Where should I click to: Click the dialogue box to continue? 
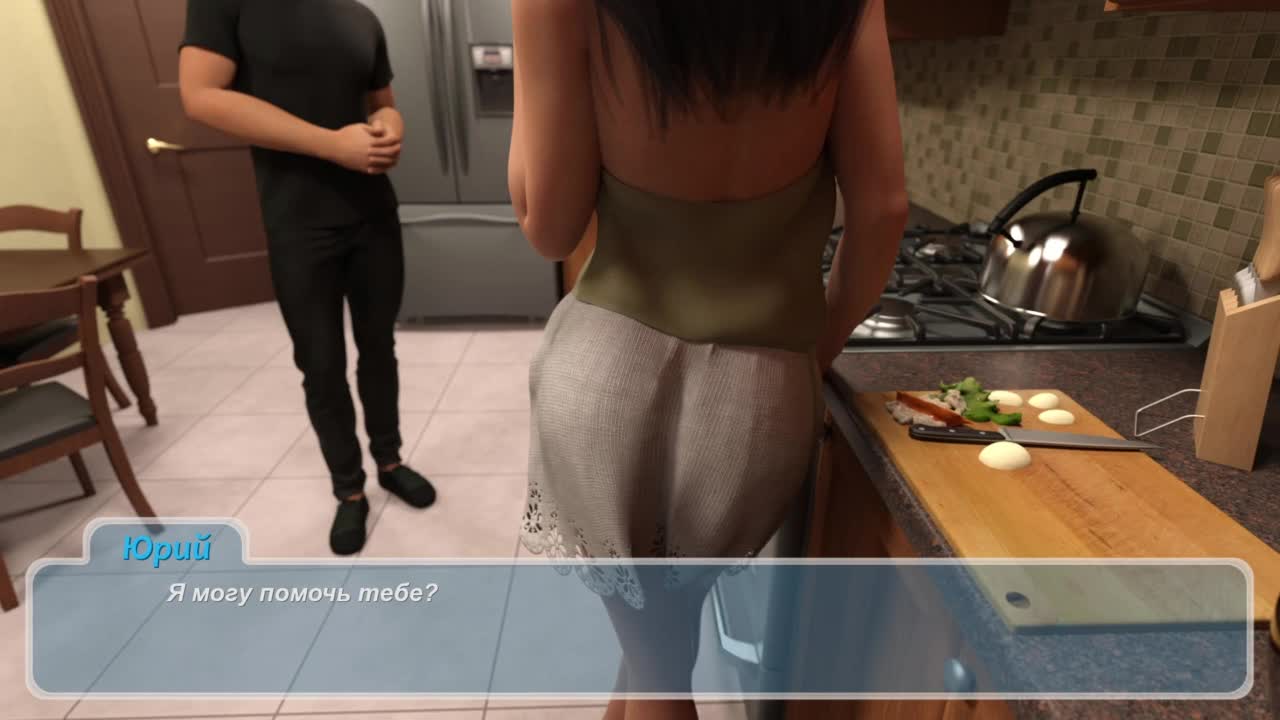click(x=640, y=628)
